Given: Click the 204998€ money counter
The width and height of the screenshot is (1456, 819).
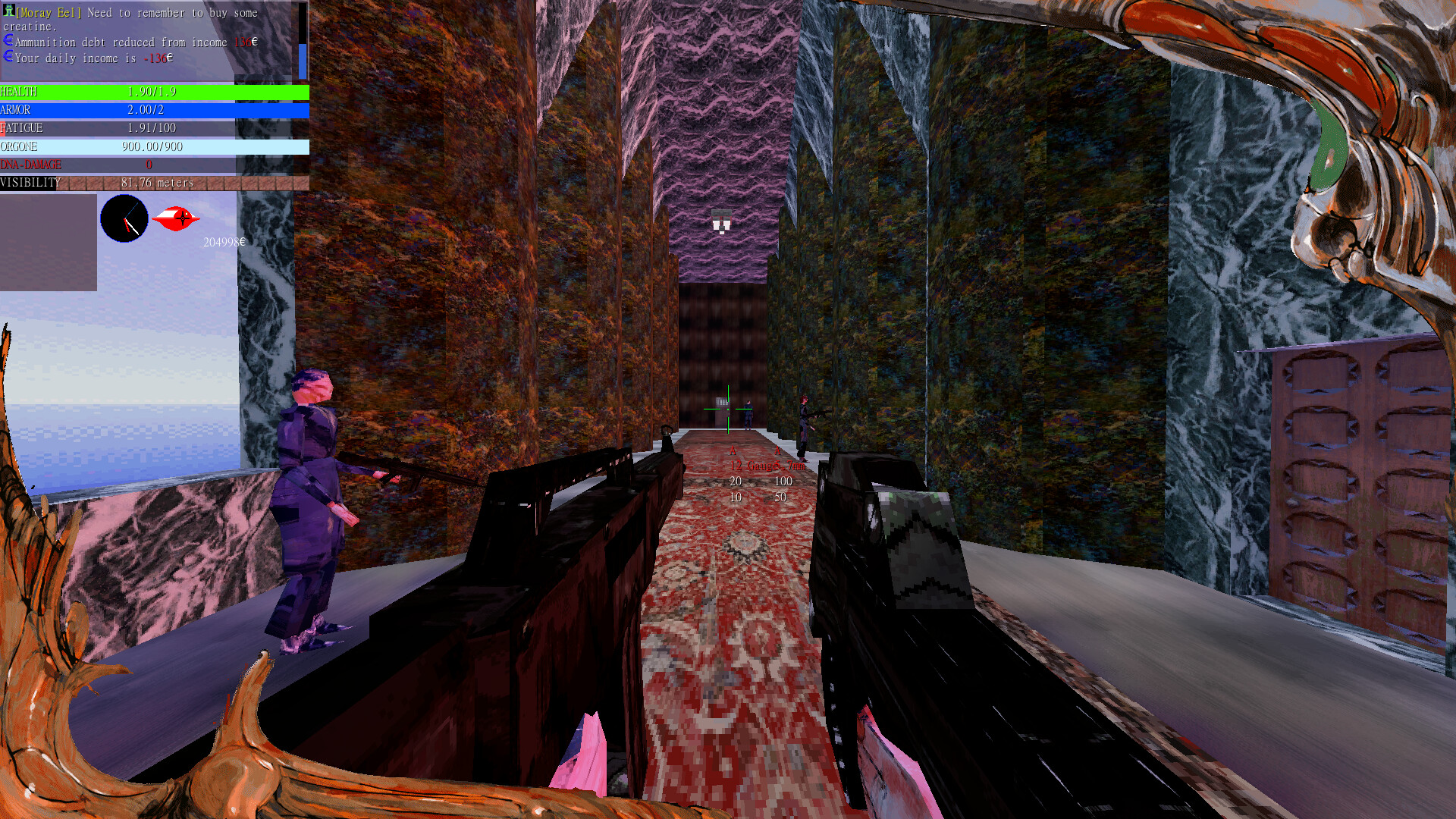Looking at the screenshot, I should coord(225,243).
